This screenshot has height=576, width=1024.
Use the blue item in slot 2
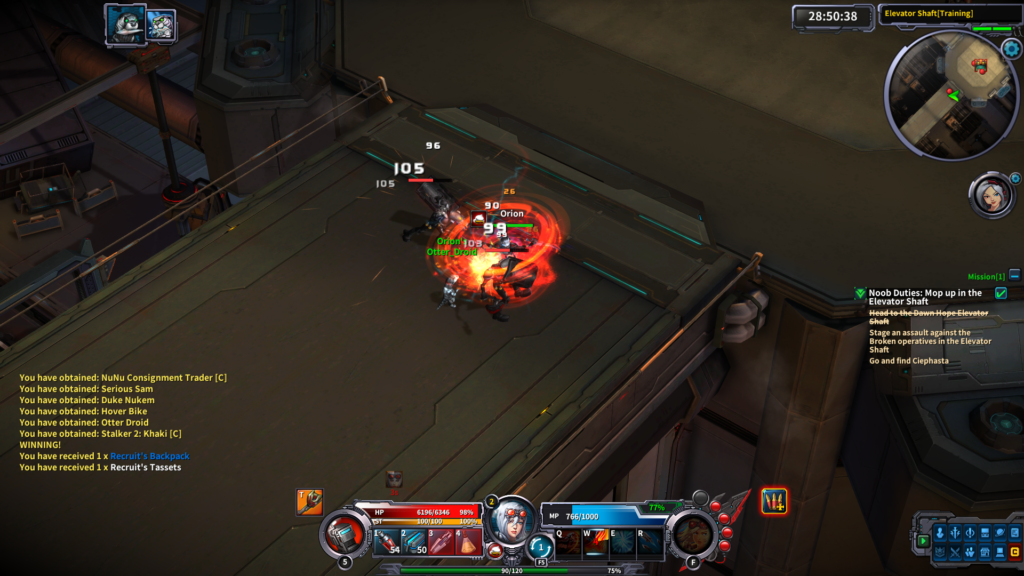(x=414, y=541)
